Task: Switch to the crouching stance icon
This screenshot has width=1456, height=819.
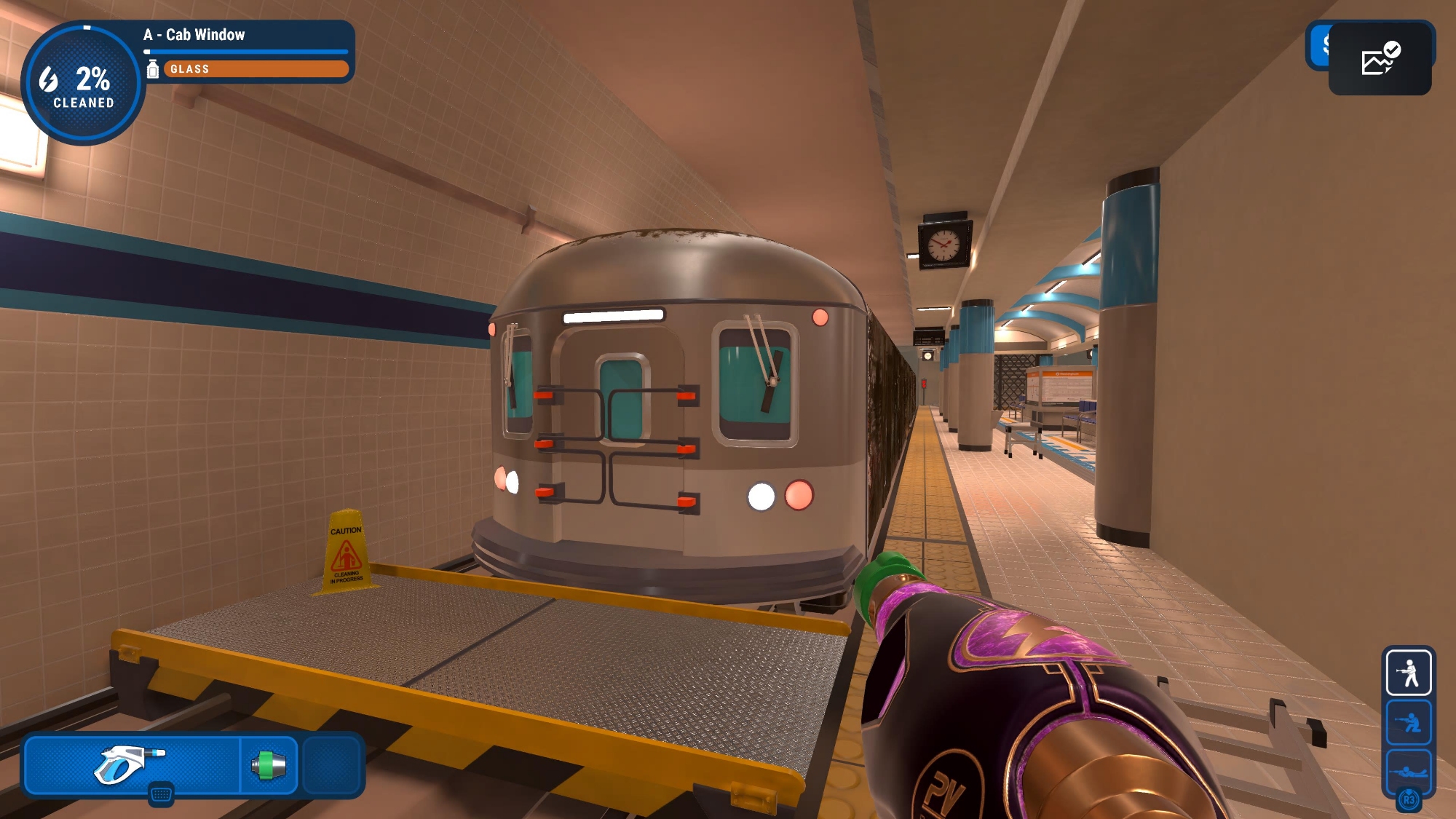Action: tap(1409, 722)
